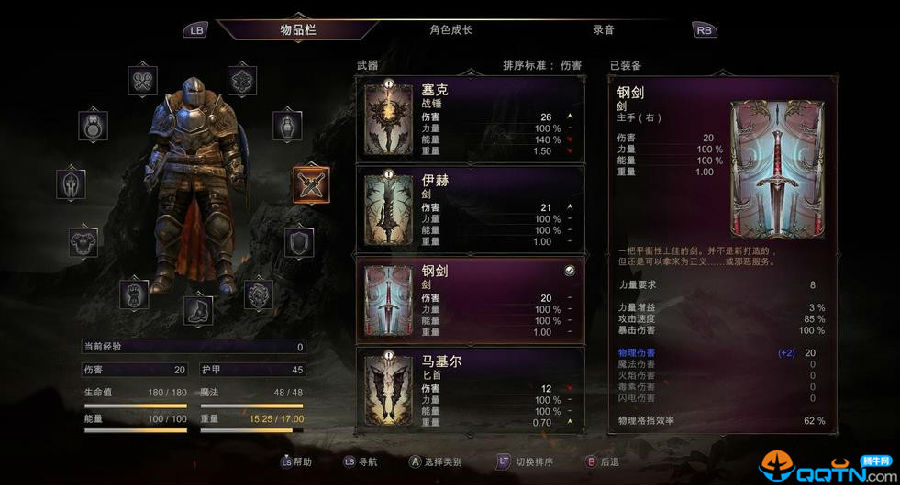Viewport: 900px width, 485px height.
Task: Select the 钢剑 steel sword list entry
Action: coord(468,299)
